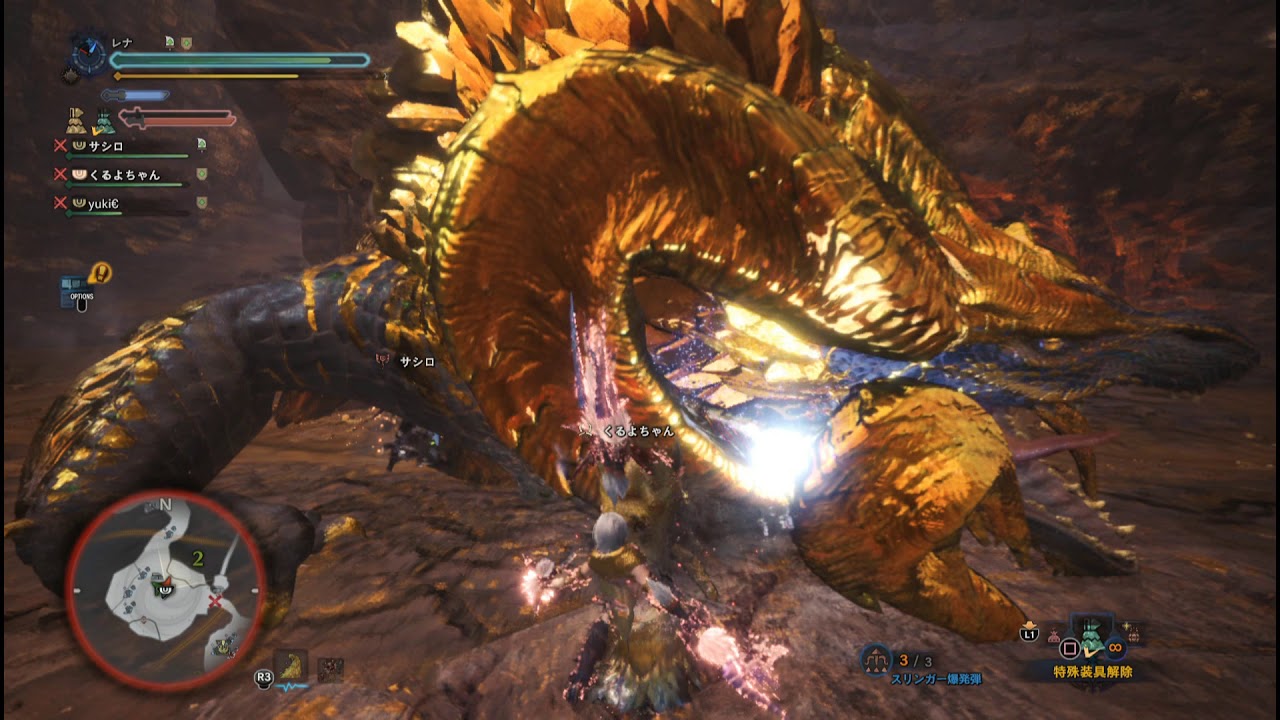Open the item pouch icon beside L1 prompt
The width and height of the screenshot is (1280, 720).
1054,634
